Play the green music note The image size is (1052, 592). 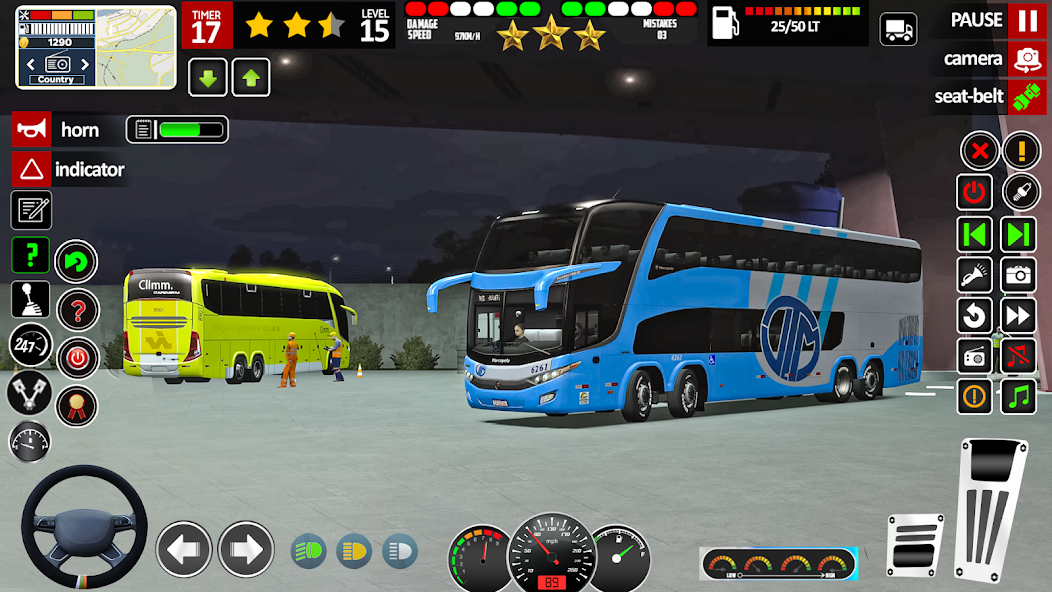tap(1019, 396)
